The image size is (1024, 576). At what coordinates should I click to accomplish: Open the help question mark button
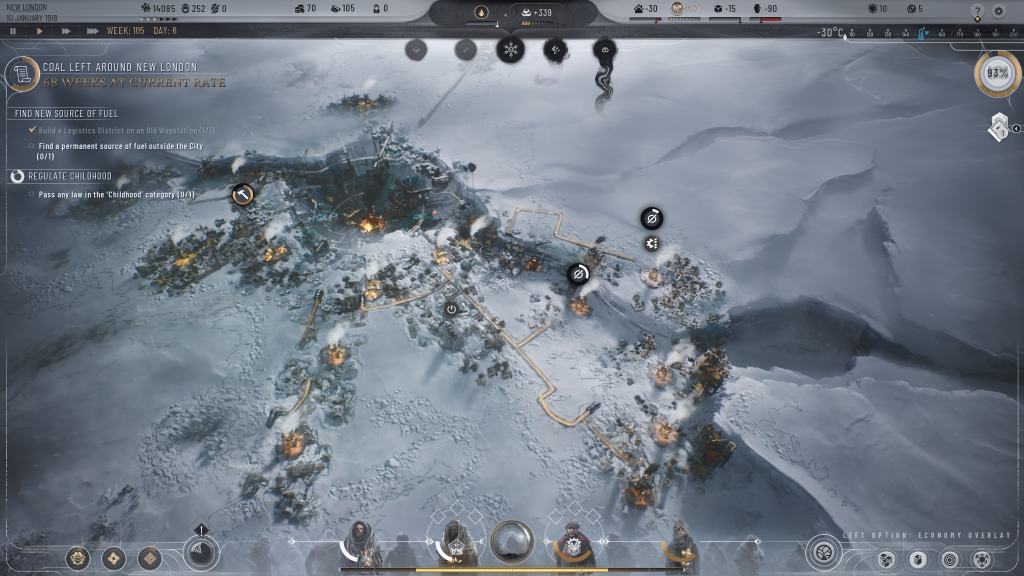coord(977,11)
